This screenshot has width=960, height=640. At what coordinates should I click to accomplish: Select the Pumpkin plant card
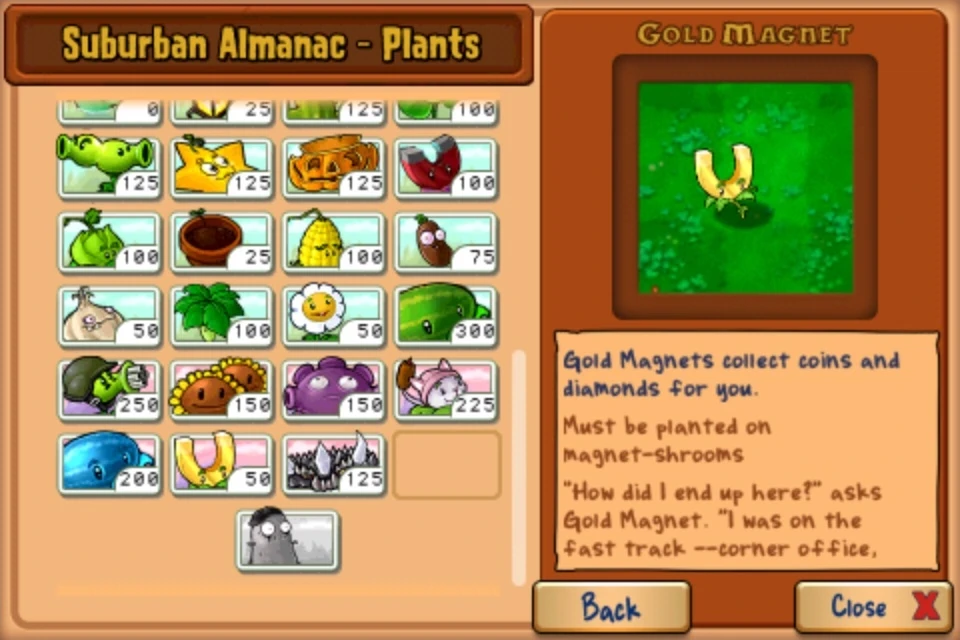coord(334,166)
